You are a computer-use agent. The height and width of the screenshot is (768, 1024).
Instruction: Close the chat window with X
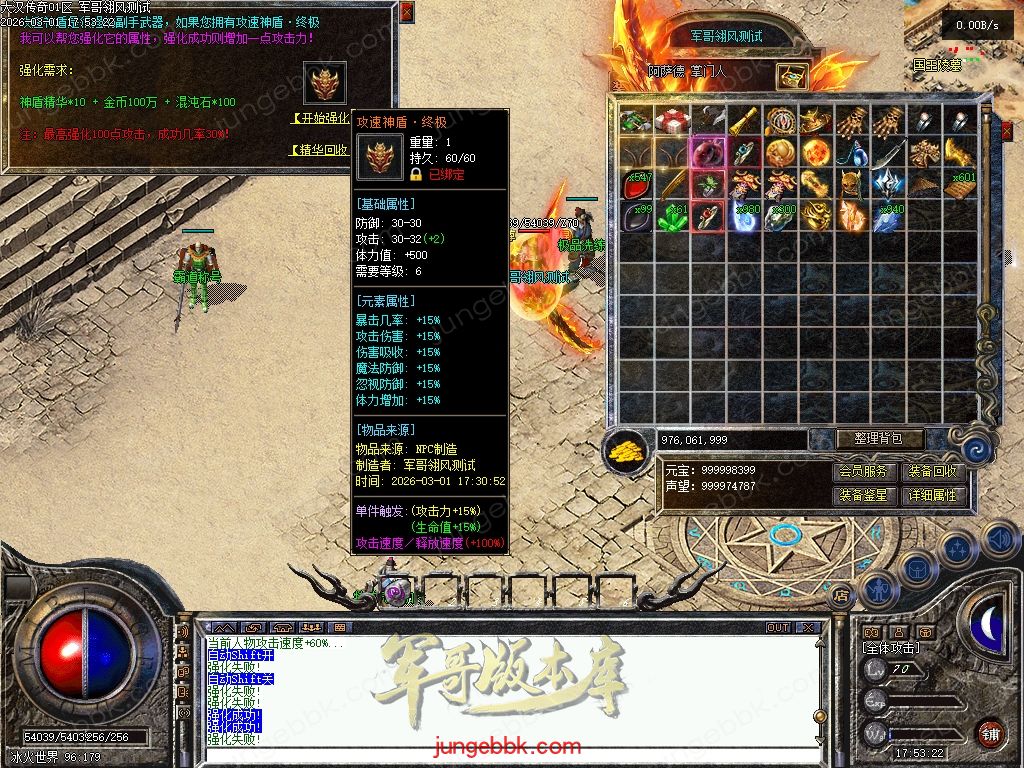(808, 628)
